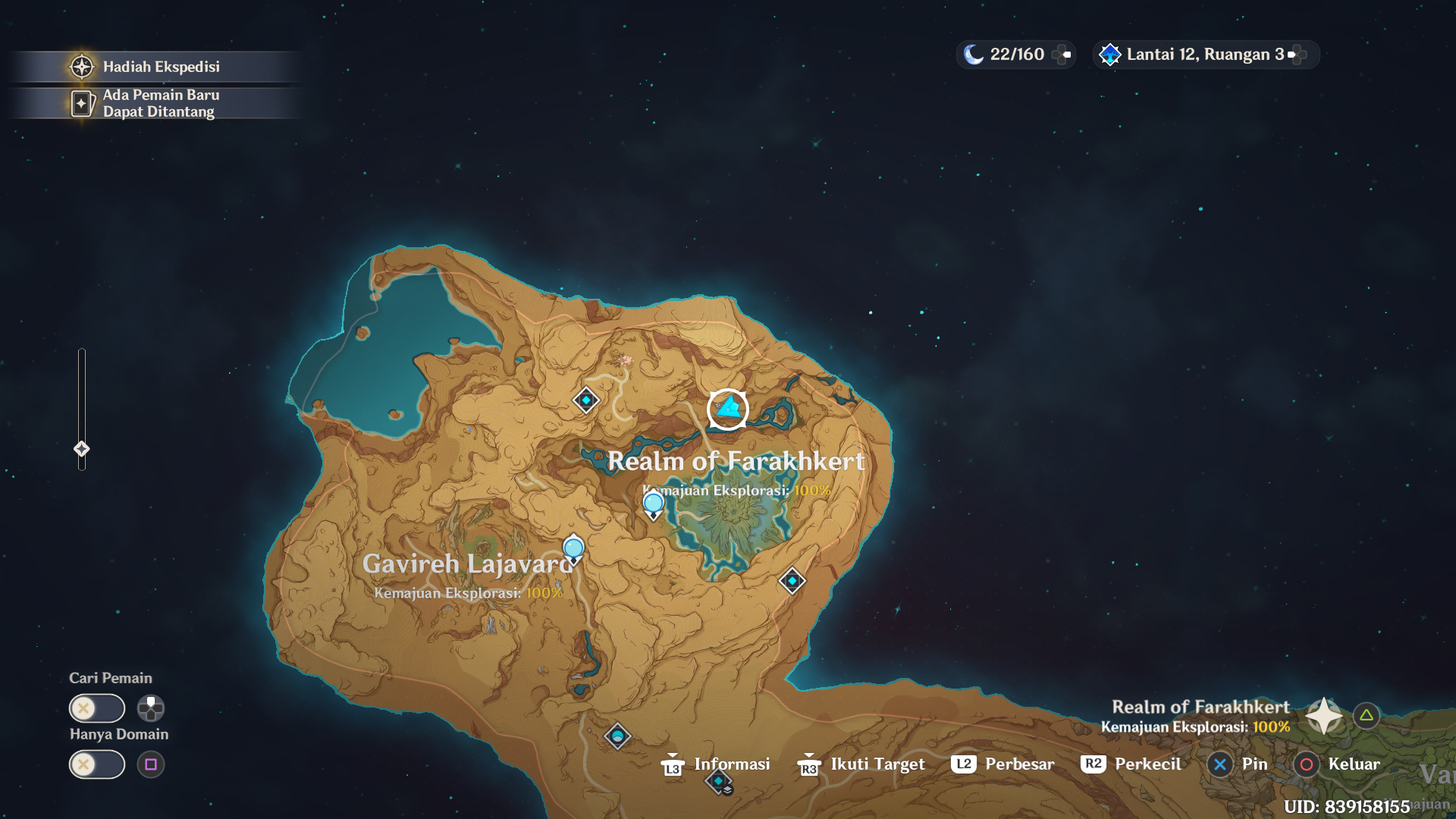Select the circled blue marker in Realm of Farakhkert
Screen dimensions: 1456x819
(x=728, y=409)
